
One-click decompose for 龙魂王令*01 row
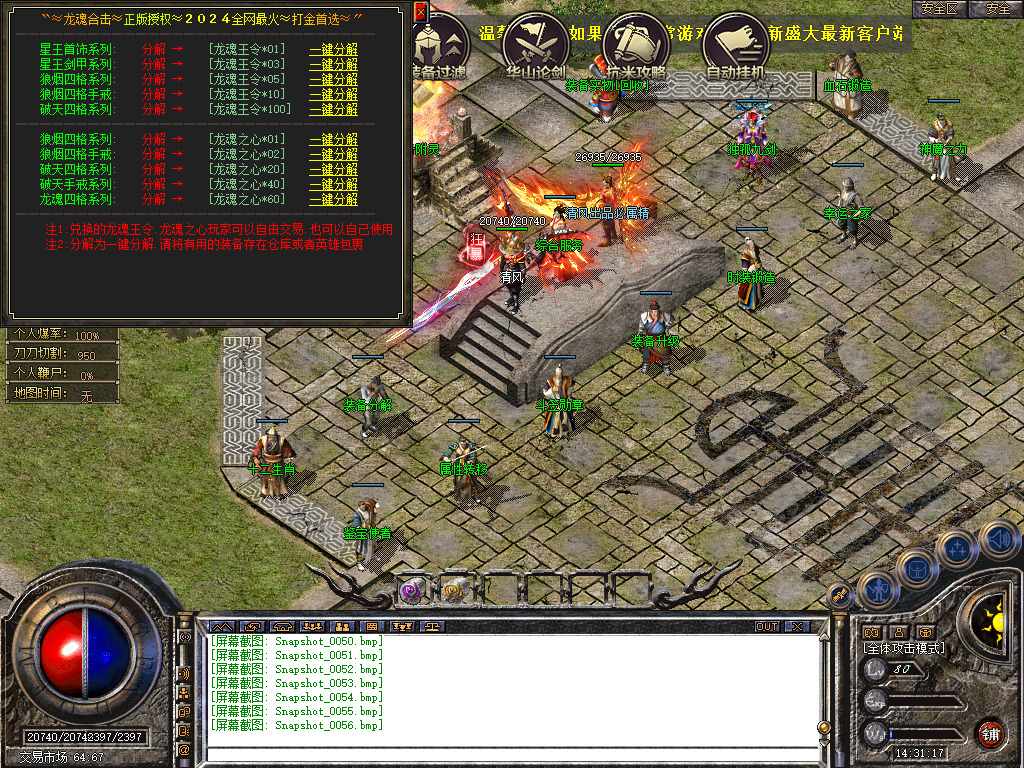[333, 49]
